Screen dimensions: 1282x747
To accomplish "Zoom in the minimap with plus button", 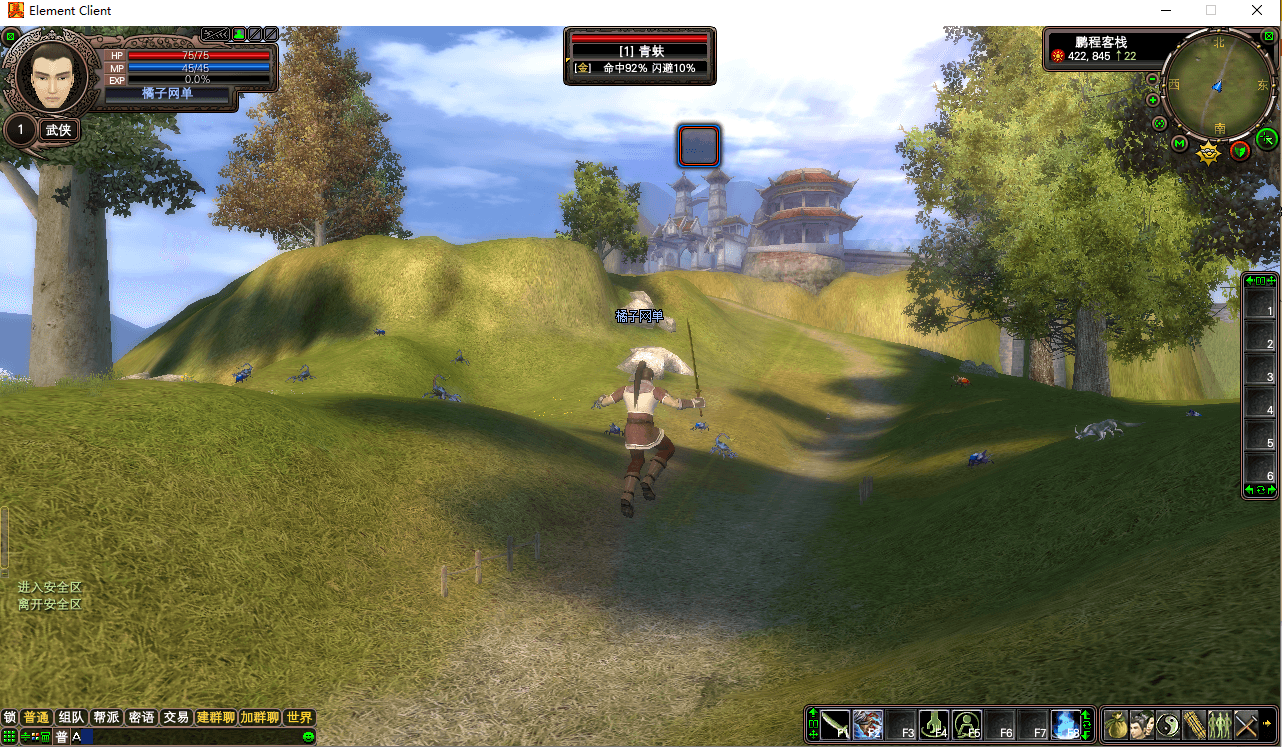I will click(1152, 100).
